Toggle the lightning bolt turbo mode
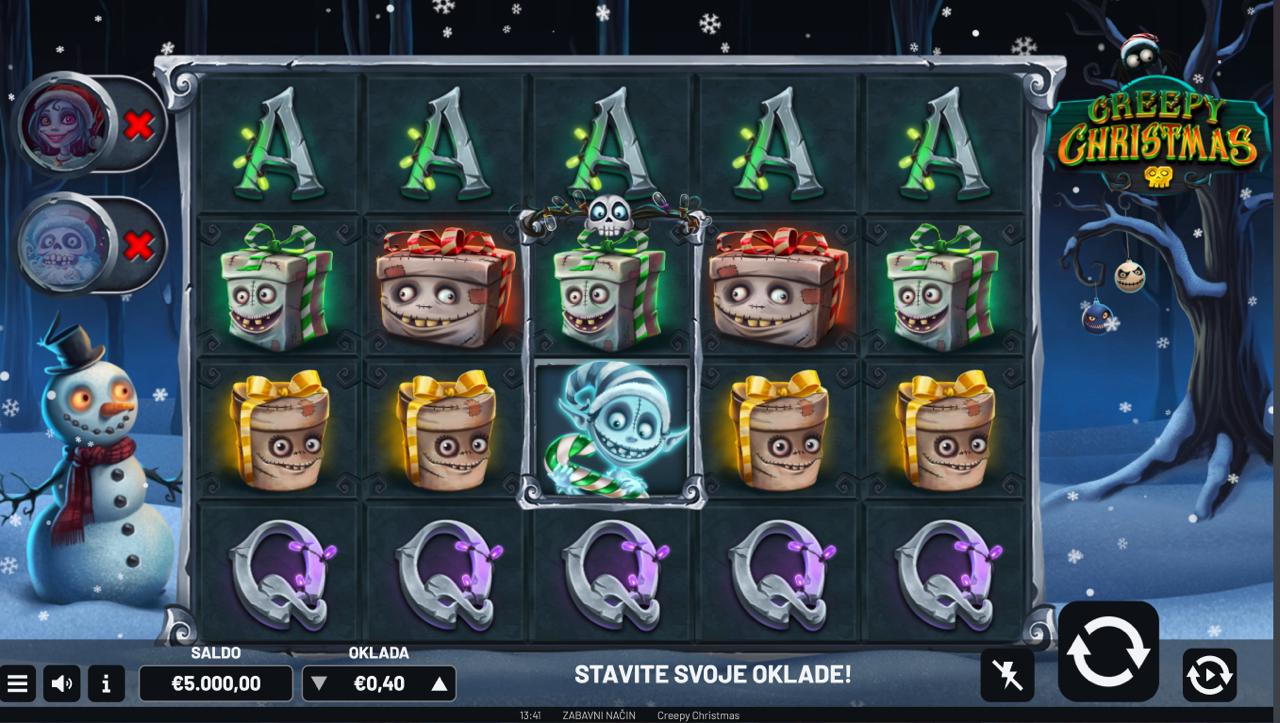The image size is (1280, 723). coord(1007,675)
